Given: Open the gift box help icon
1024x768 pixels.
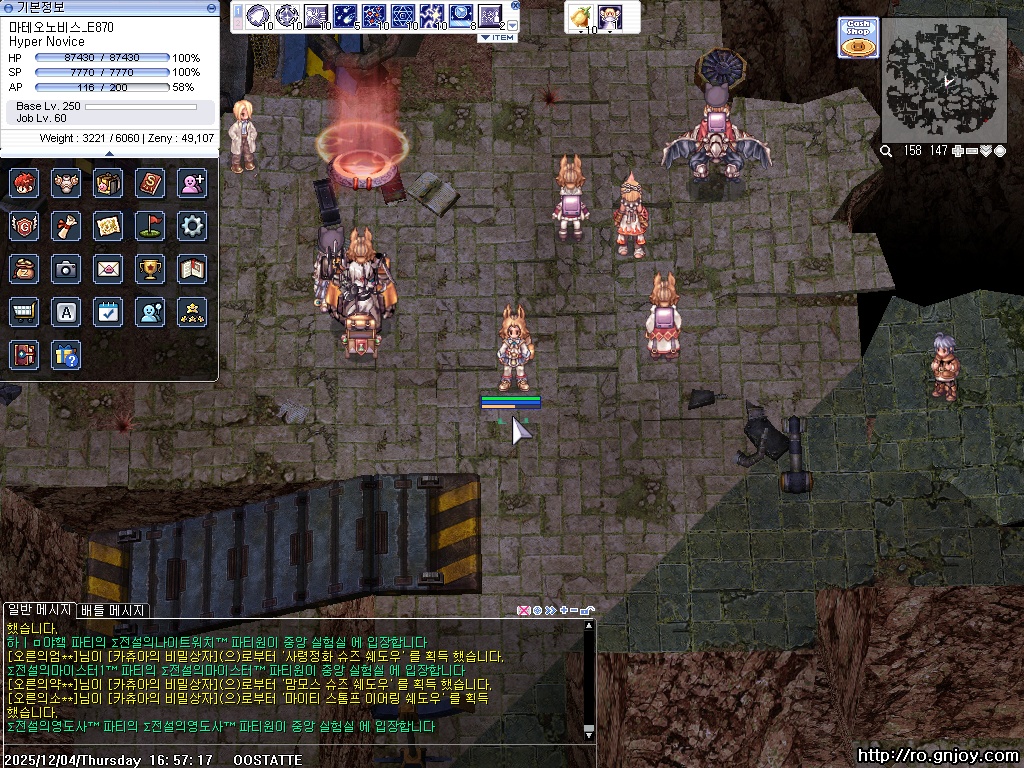Looking at the screenshot, I should coord(66,355).
